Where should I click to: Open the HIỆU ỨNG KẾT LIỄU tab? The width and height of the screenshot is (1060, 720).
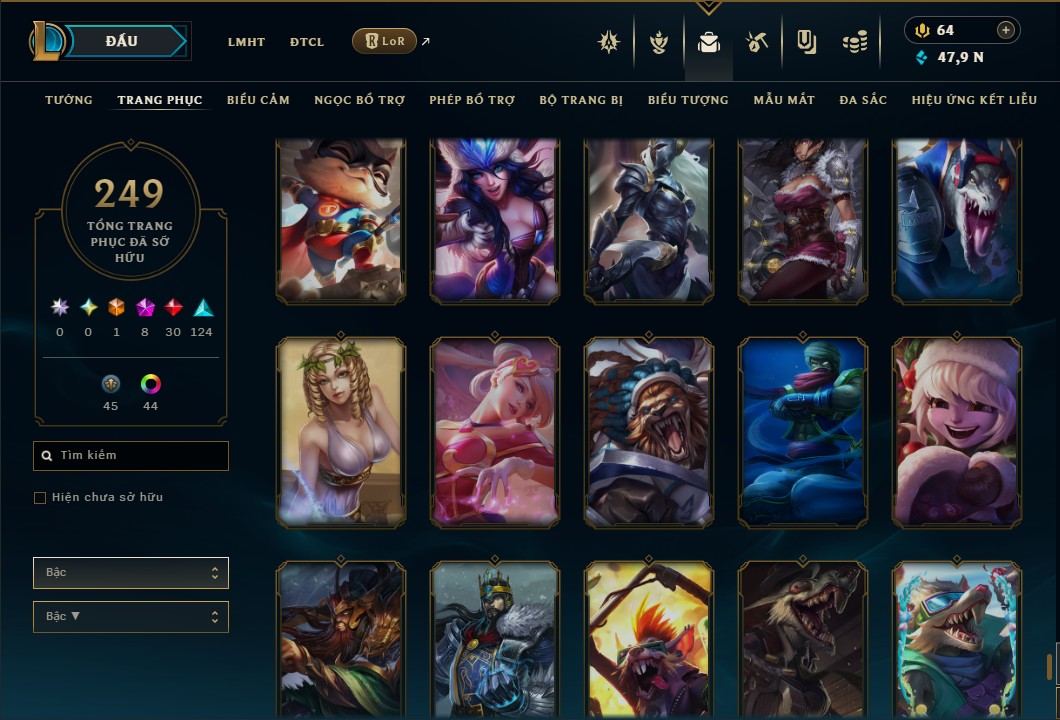tap(974, 100)
